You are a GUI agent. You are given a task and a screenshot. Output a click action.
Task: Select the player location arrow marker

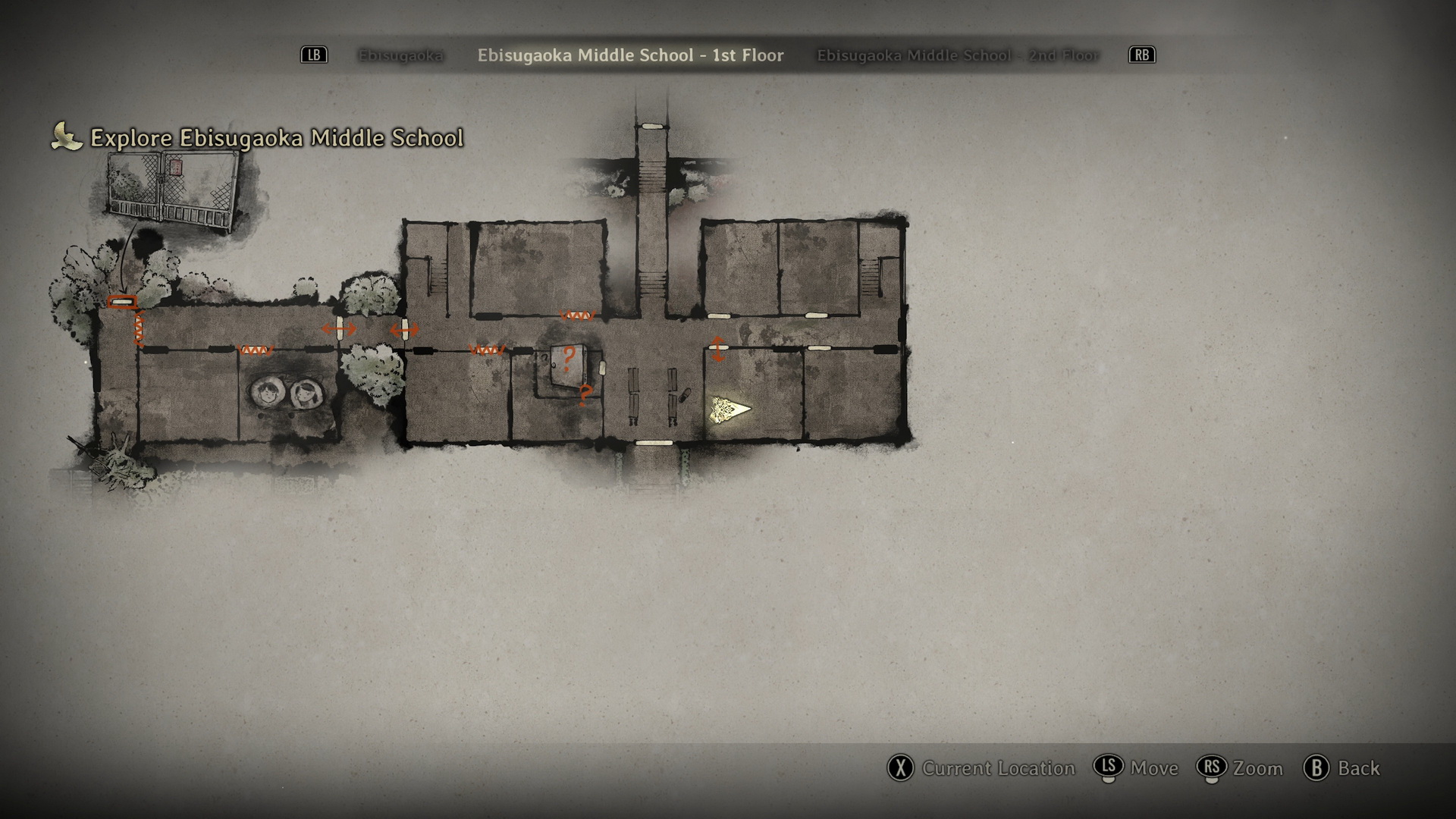(730, 409)
